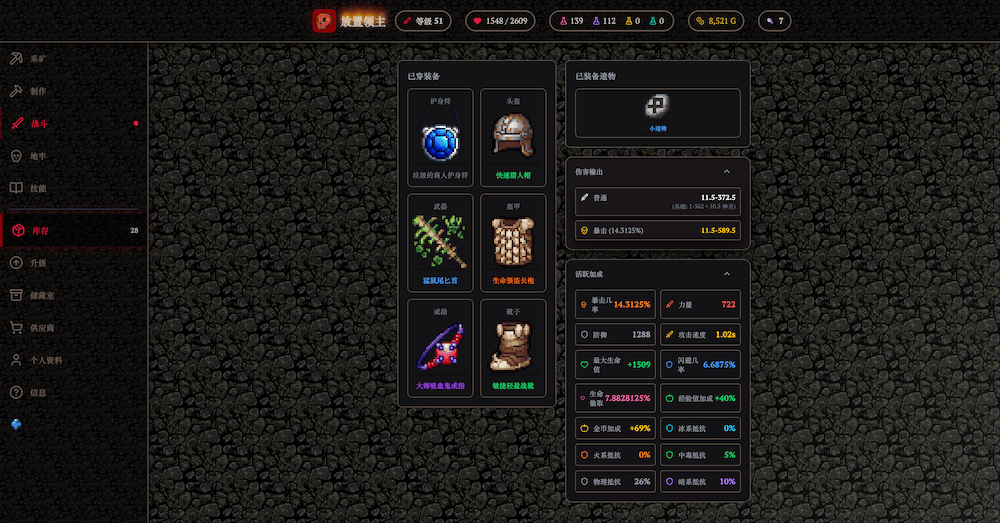Open 个人资料 (Profile) page
This screenshot has height=523, width=1000.
[x=45, y=360]
